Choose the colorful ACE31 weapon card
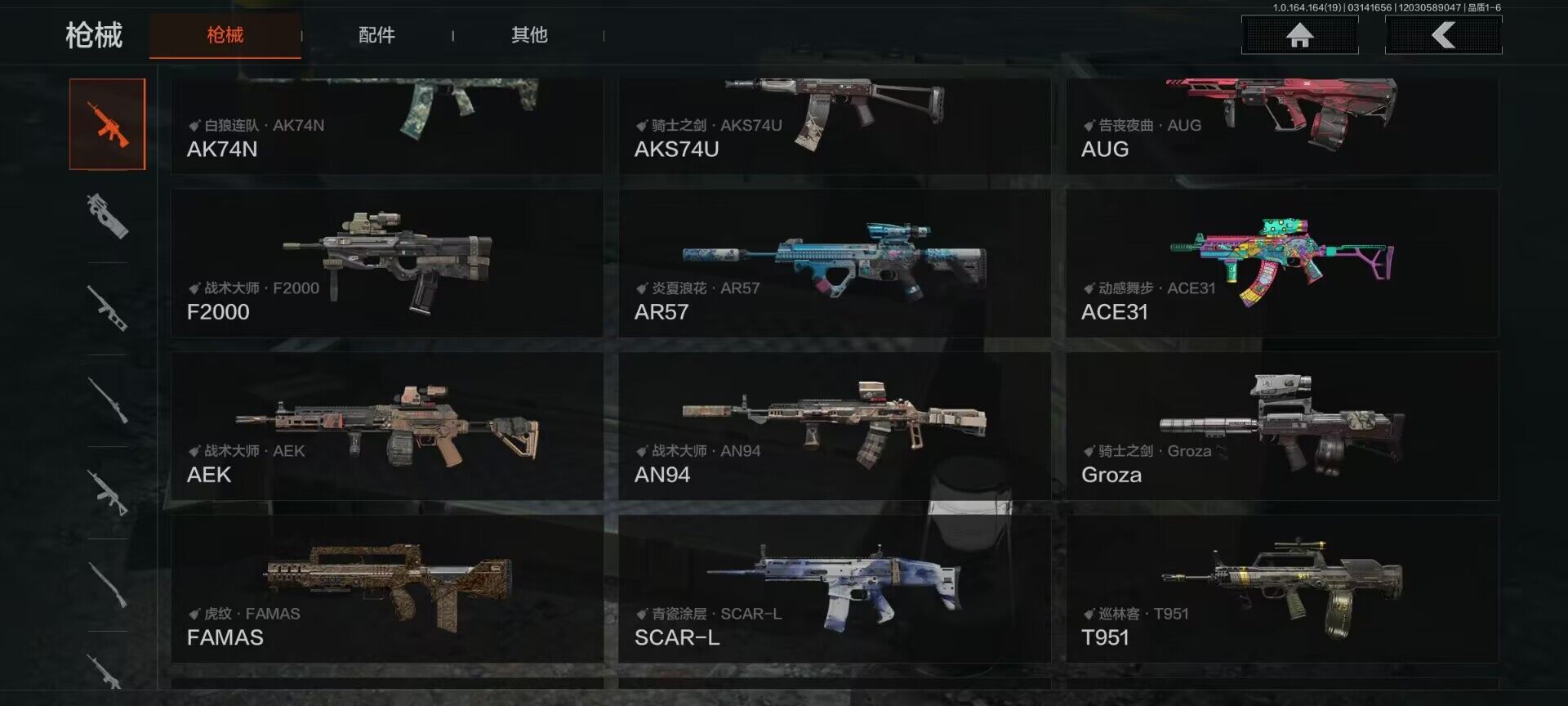The height and width of the screenshot is (706, 1568). tap(1281, 263)
